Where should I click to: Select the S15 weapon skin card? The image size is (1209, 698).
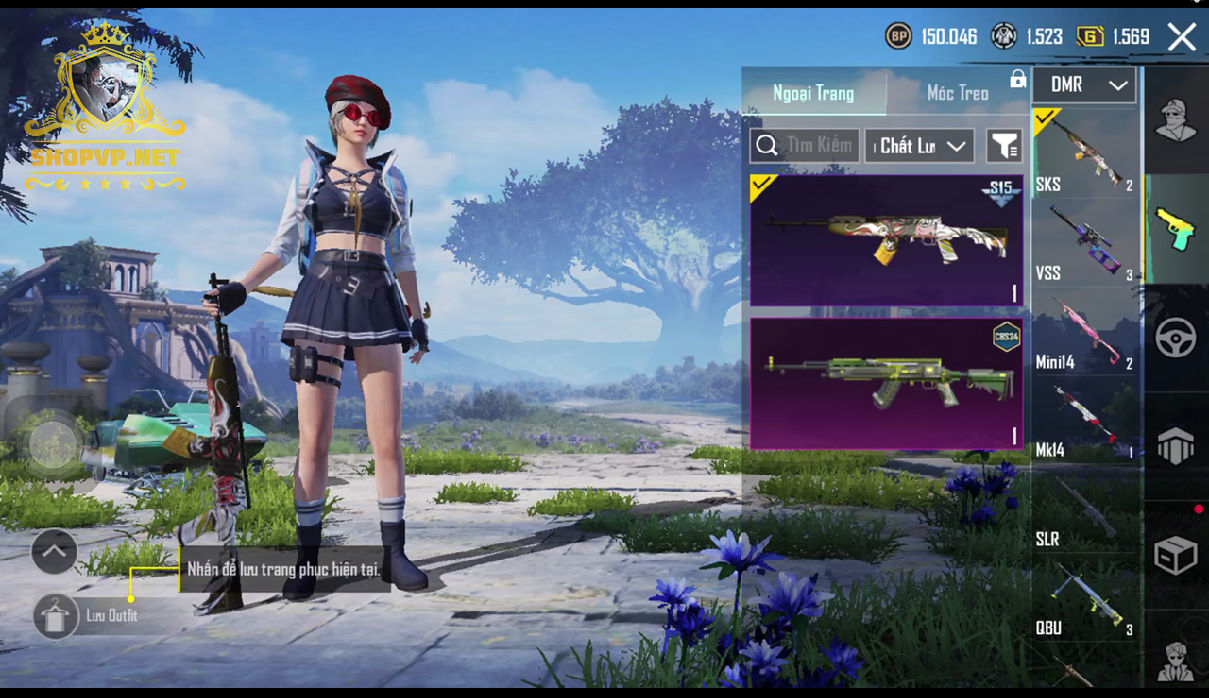click(886, 240)
